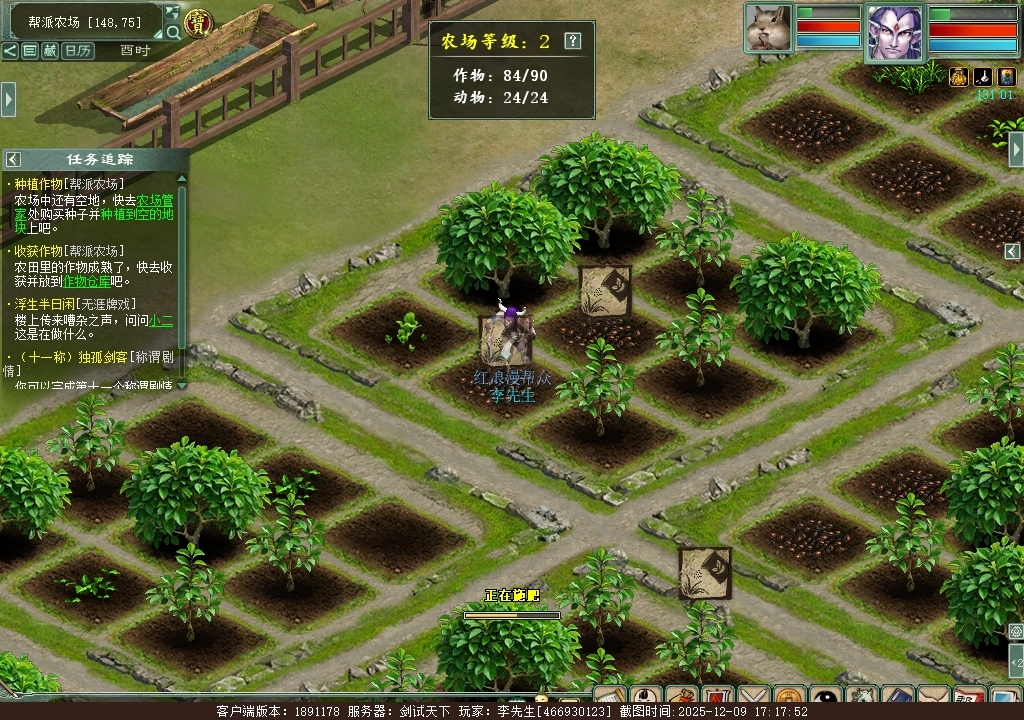1024x720 pixels.
Task: Click the golden pouch buff icon
Action: 958,76
